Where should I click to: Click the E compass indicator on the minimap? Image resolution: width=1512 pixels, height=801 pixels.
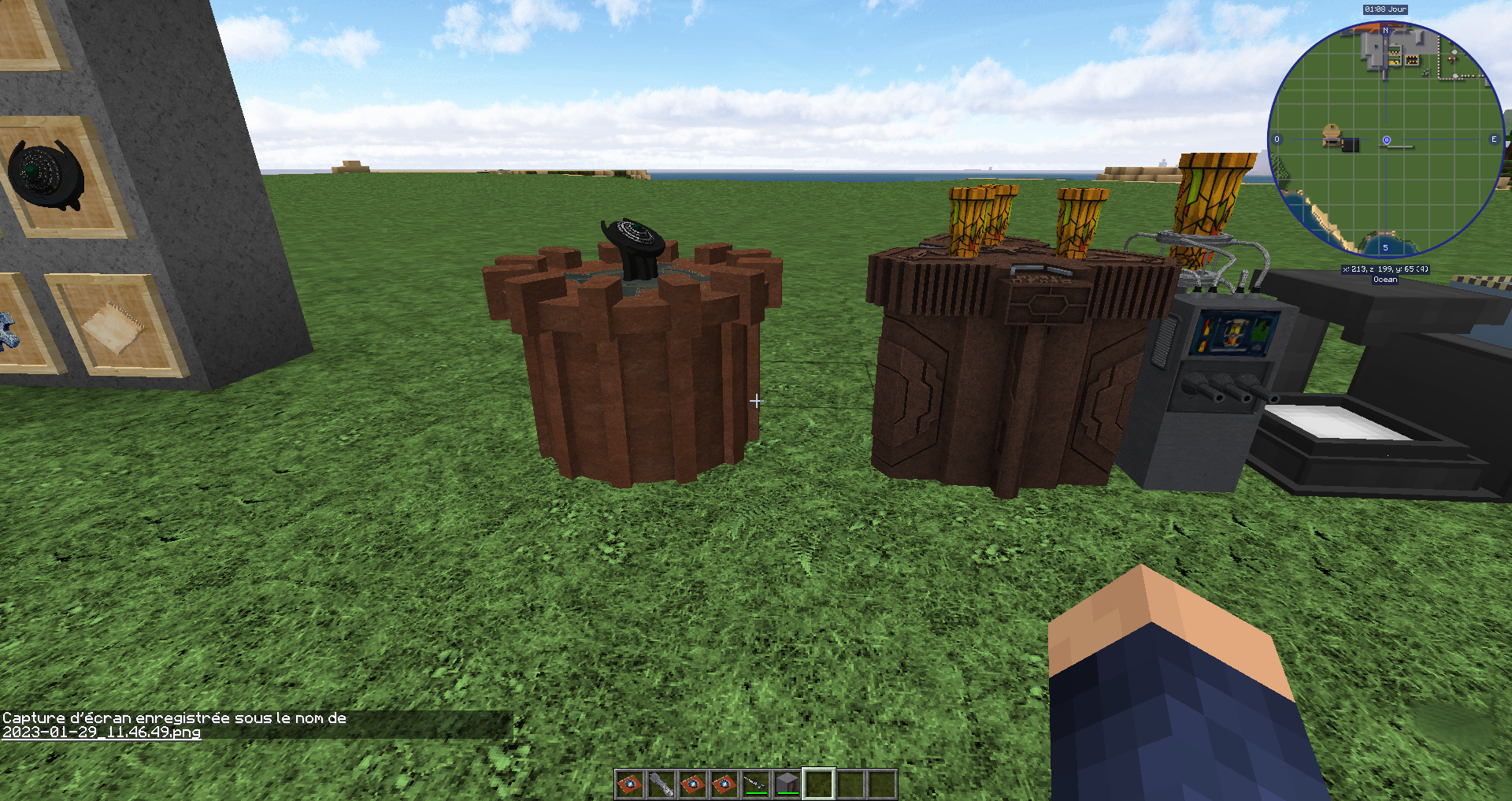point(1494,139)
